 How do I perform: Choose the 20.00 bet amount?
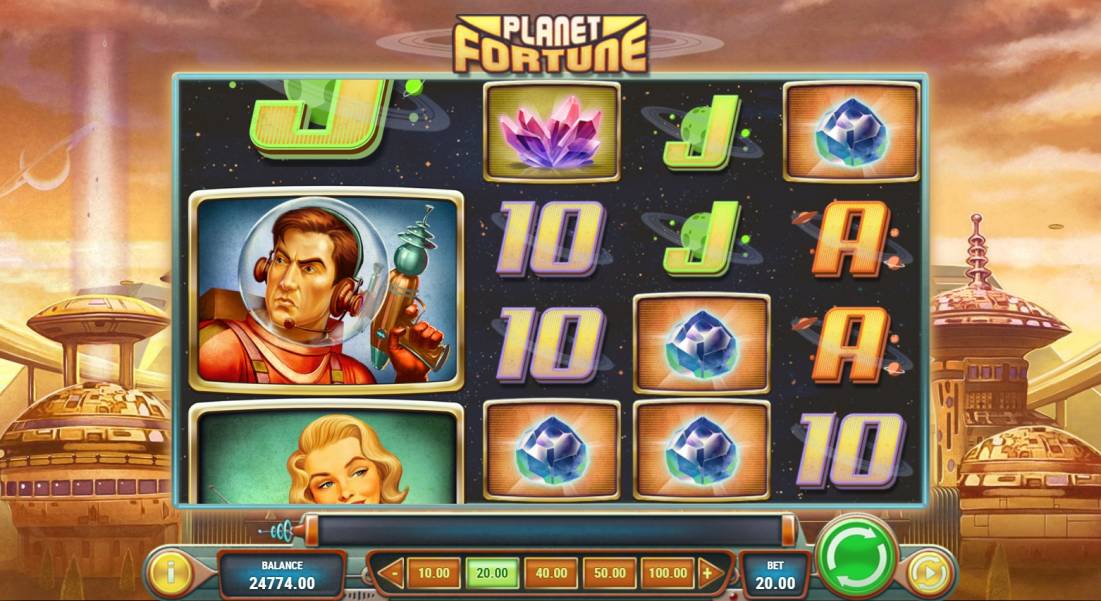point(492,574)
